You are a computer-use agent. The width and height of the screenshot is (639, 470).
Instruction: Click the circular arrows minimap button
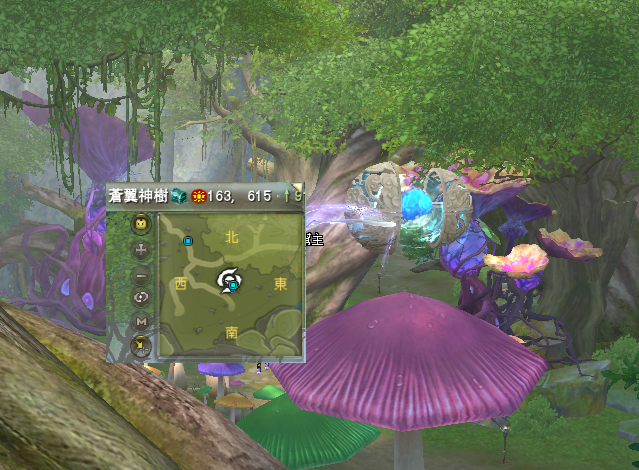tap(141, 297)
